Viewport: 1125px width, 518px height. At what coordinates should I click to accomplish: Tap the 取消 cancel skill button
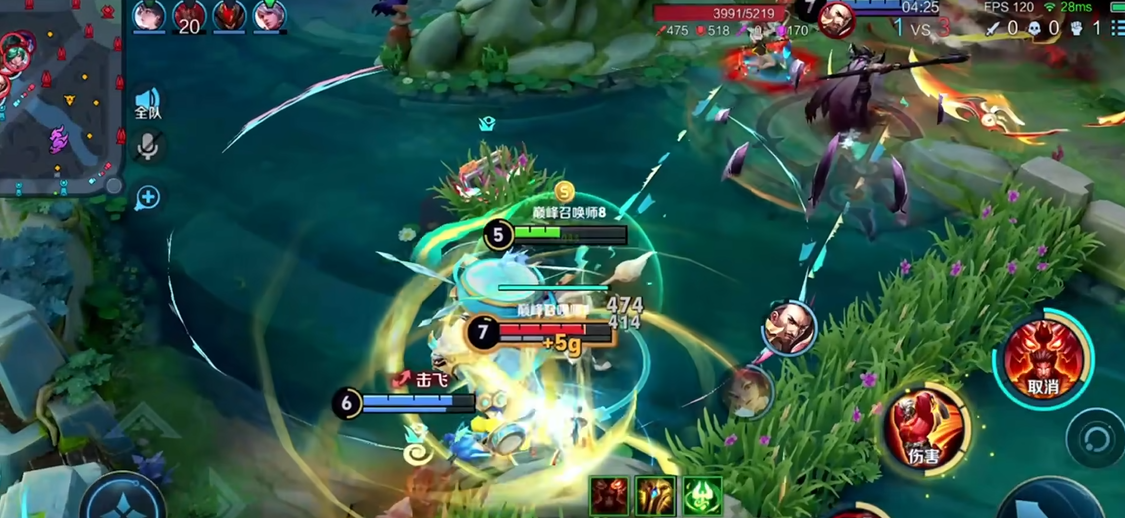click(x=1043, y=359)
